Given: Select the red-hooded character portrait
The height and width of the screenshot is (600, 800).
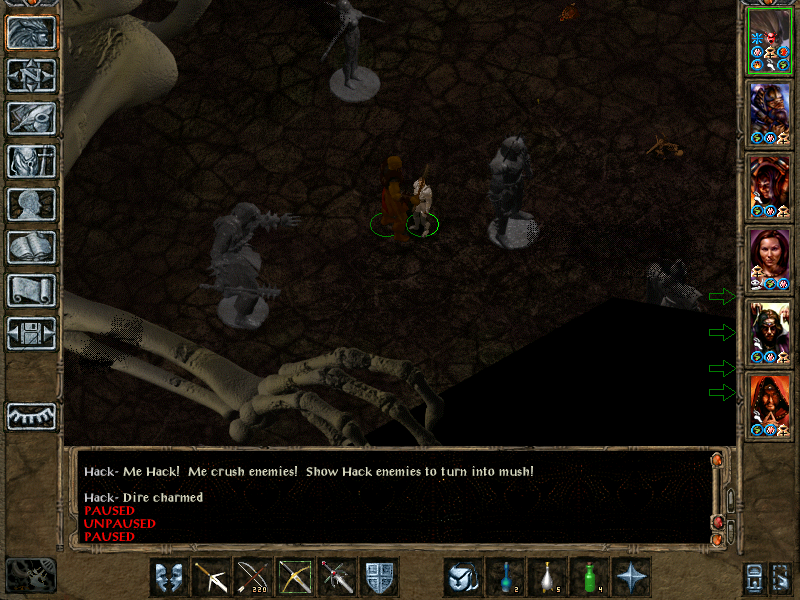Looking at the screenshot, I should [x=770, y=403].
